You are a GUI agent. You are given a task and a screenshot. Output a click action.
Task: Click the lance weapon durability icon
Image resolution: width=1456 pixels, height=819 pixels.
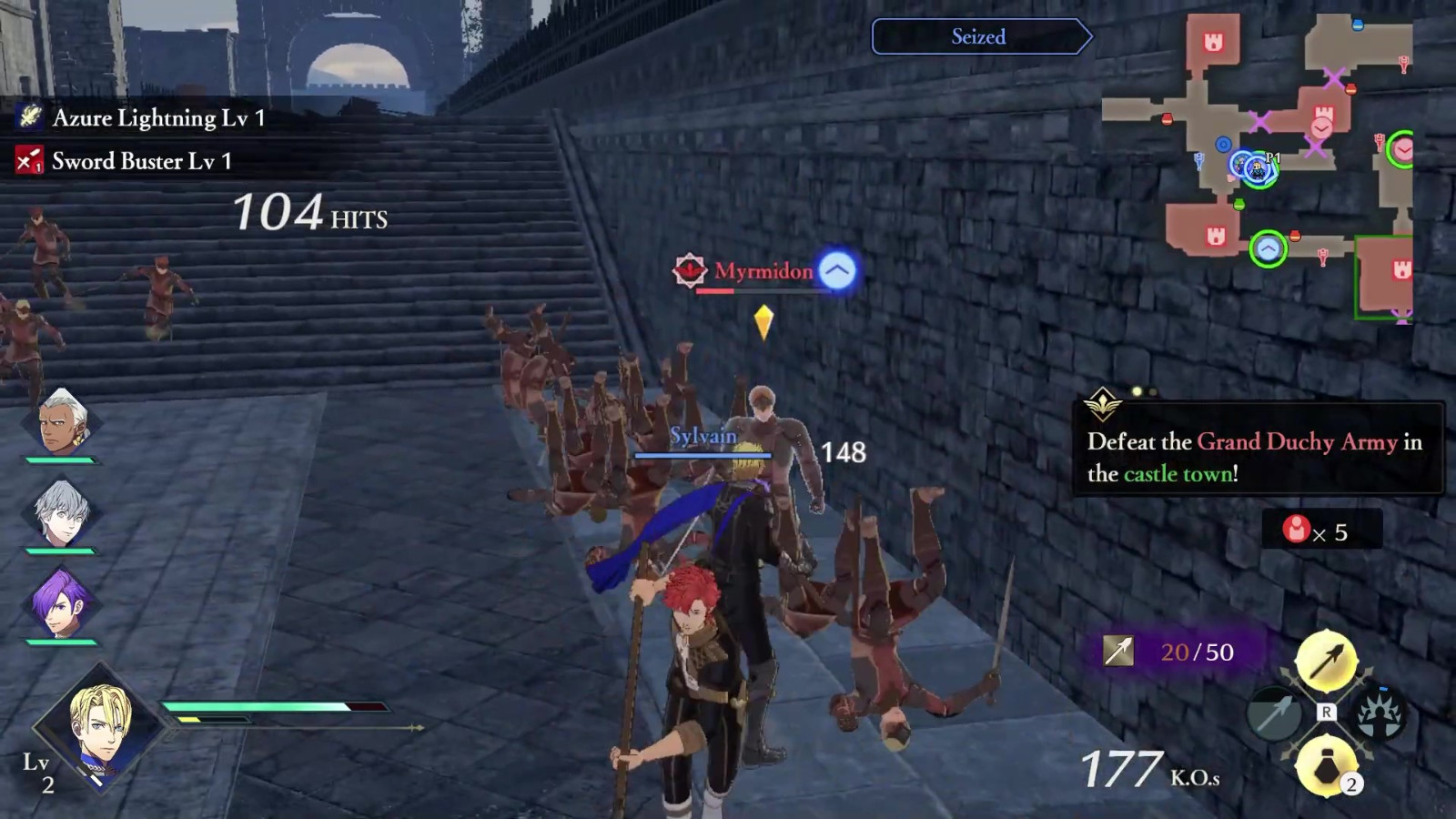click(x=1118, y=651)
